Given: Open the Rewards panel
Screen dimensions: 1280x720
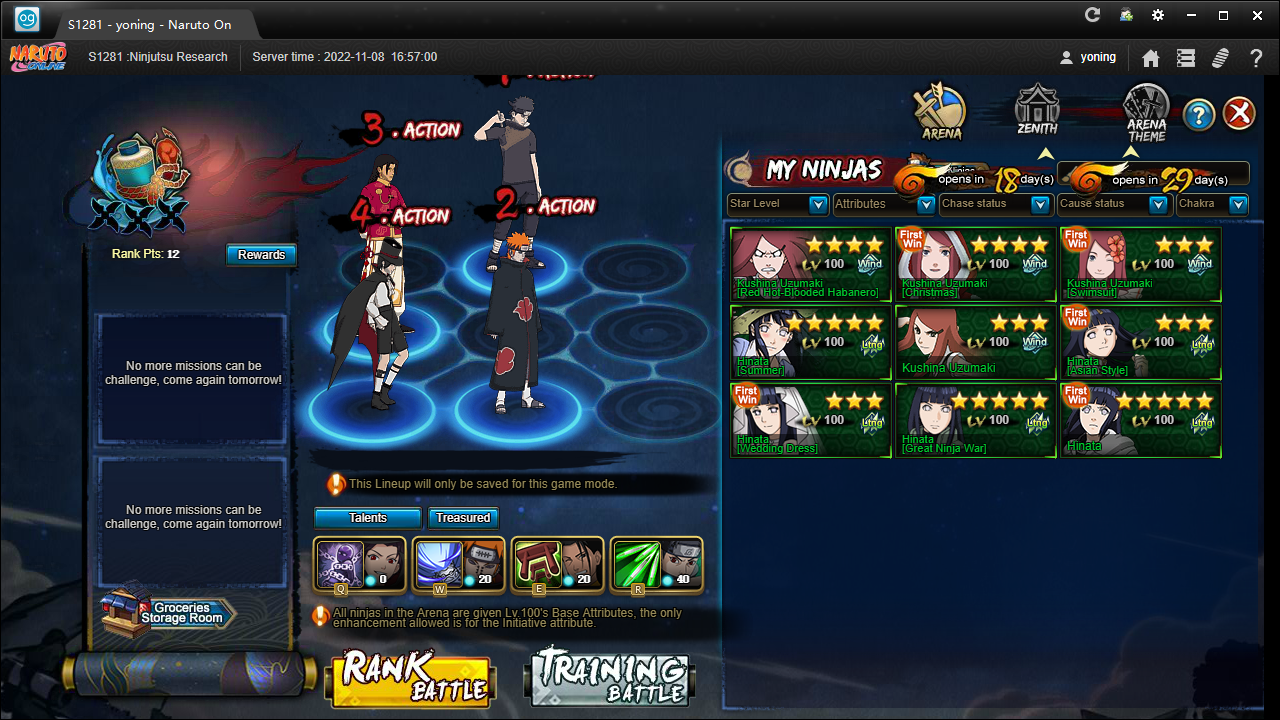Looking at the screenshot, I should coord(261,255).
